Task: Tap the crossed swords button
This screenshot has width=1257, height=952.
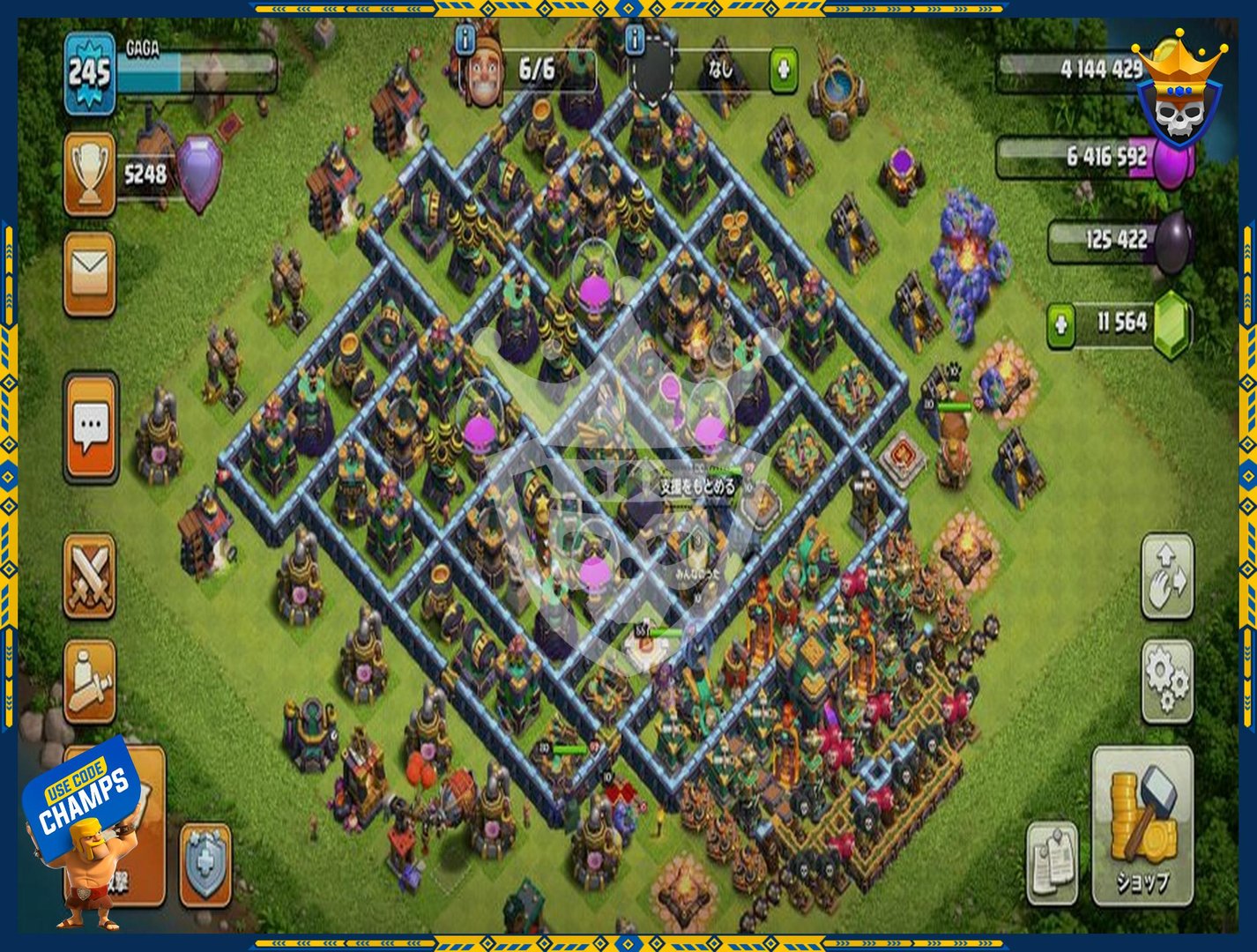Action: [89, 576]
